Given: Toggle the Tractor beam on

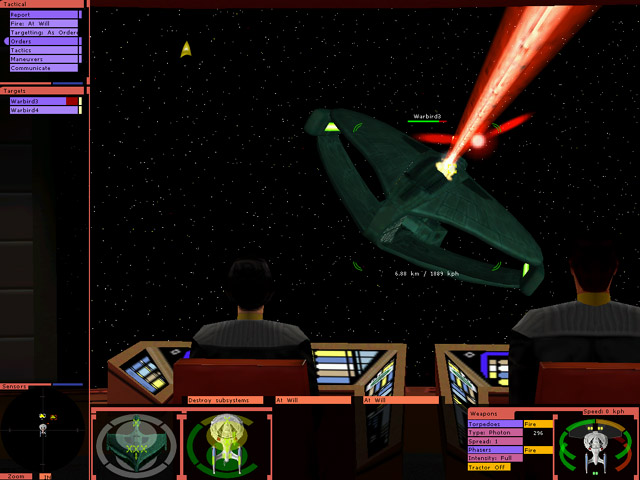Looking at the screenshot, I should [488, 467].
